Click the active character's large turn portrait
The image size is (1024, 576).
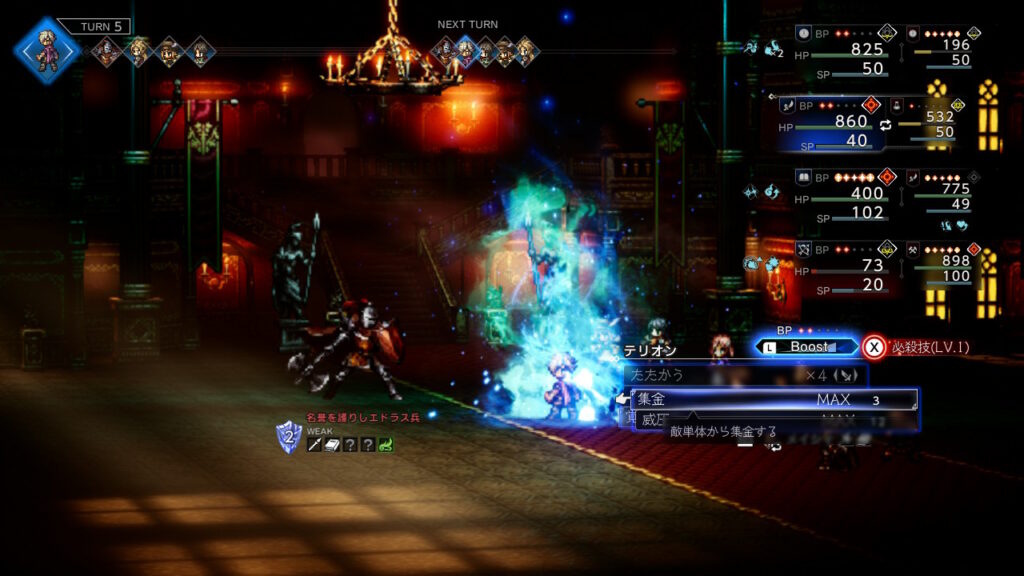(46, 50)
